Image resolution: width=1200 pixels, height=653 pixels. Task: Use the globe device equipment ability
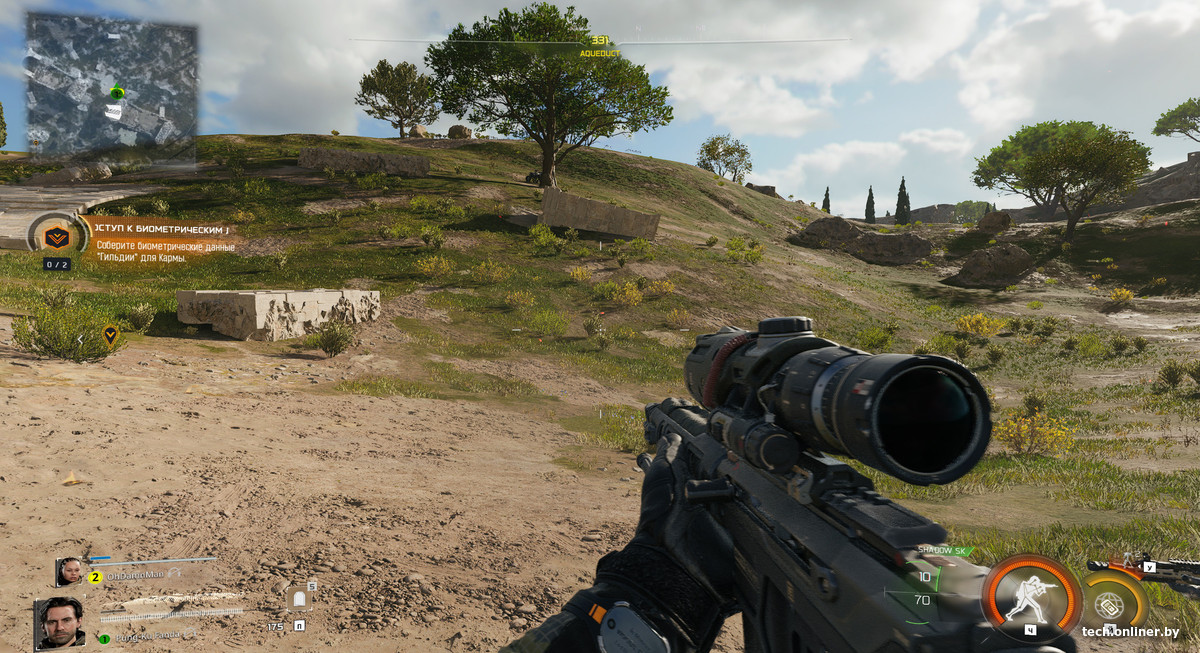click(x=1109, y=604)
